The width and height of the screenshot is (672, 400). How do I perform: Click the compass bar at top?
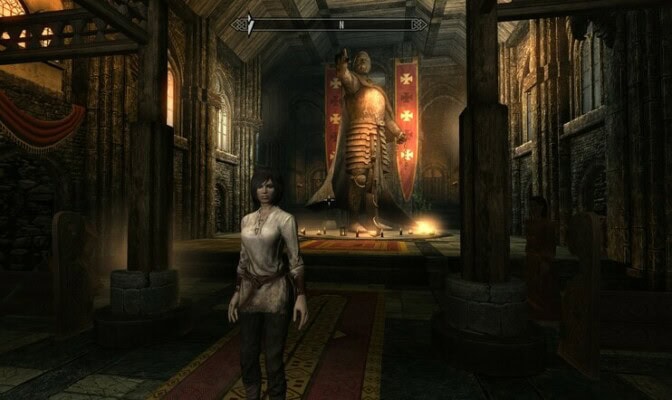(x=336, y=23)
